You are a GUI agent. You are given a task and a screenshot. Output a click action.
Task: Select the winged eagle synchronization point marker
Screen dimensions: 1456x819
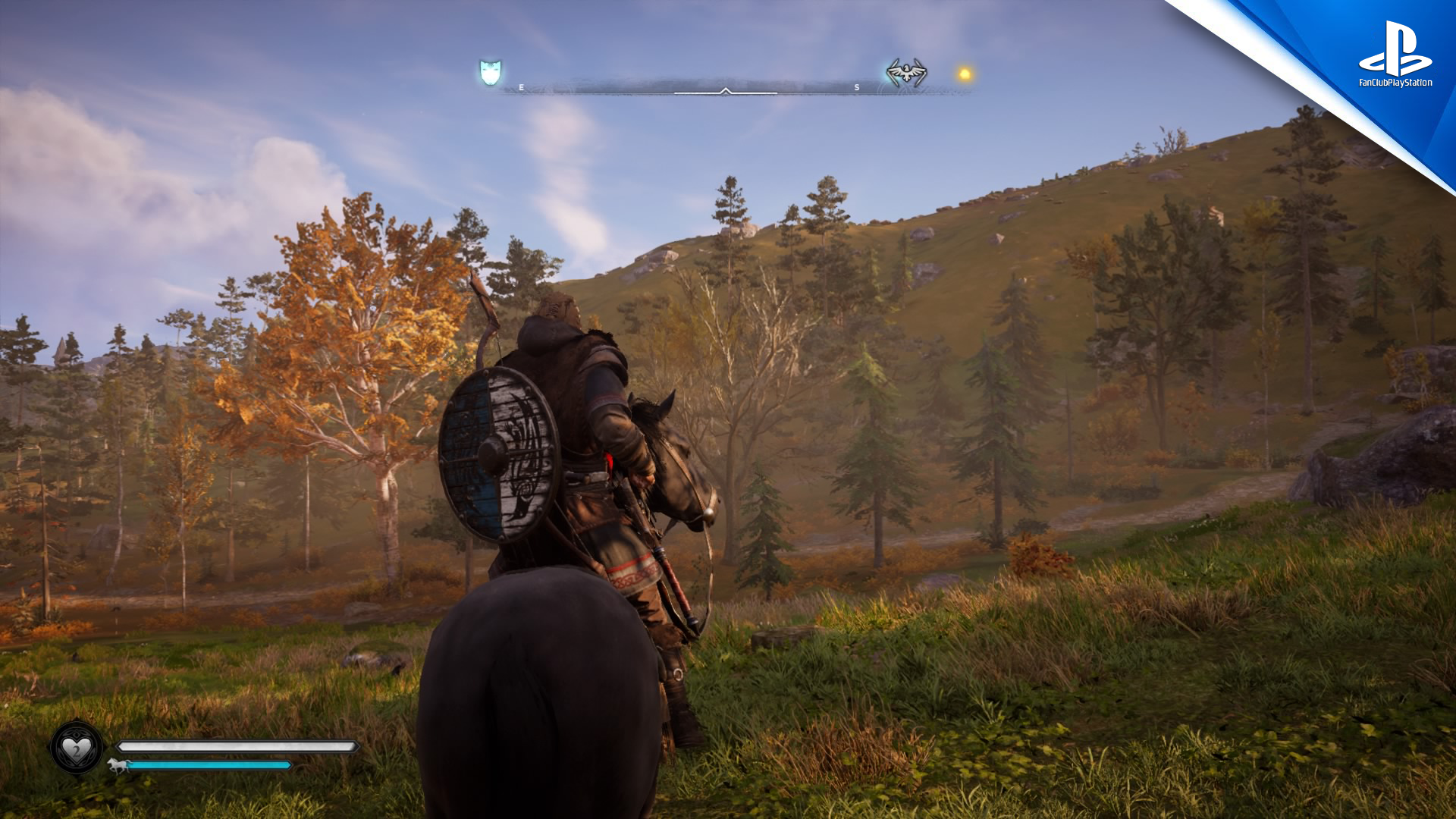coord(906,73)
